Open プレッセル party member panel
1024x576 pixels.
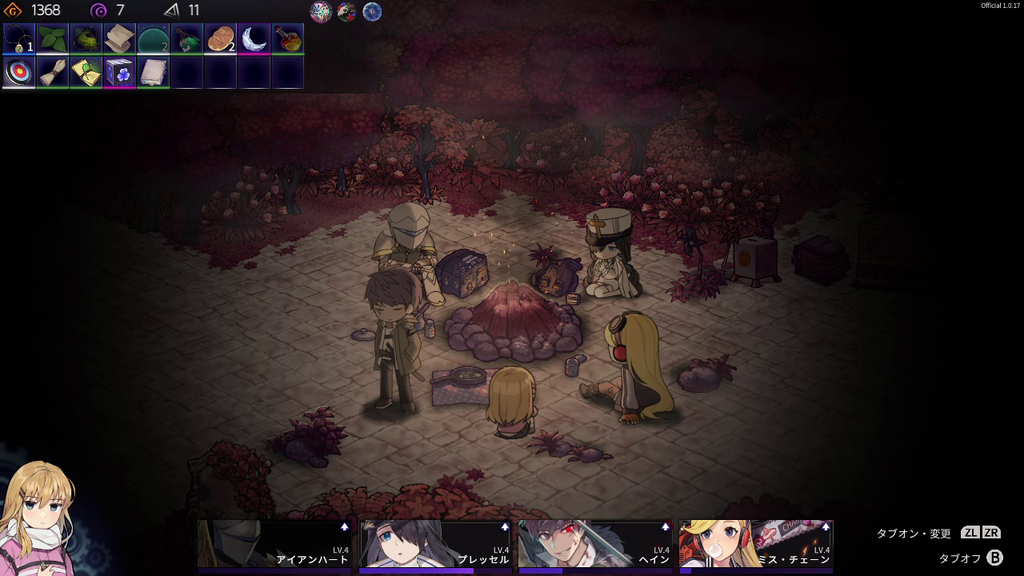435,545
